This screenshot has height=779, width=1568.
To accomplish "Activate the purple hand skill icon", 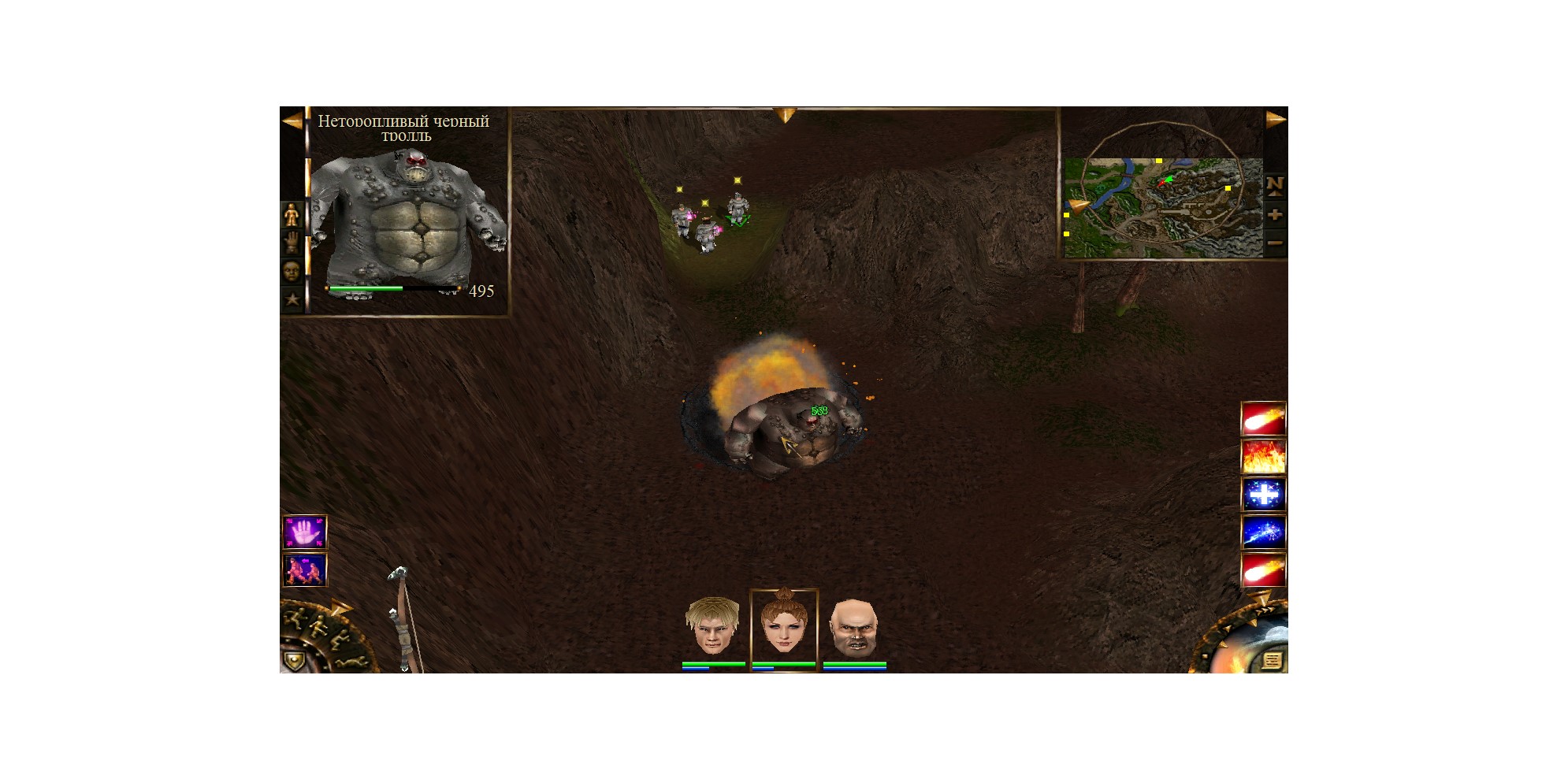I will pyautogui.click(x=304, y=532).
